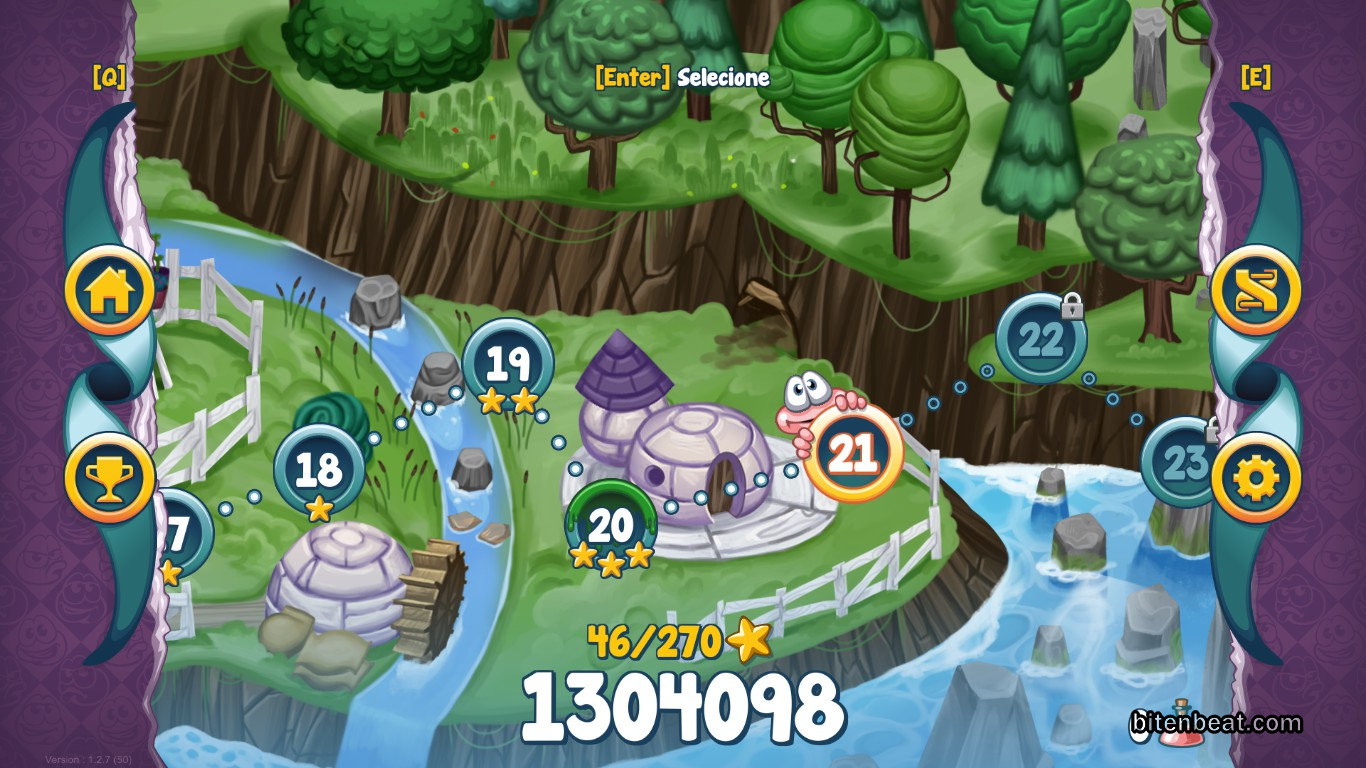Screen dimensions: 1366x768
Task: Choose level 20 with three stars
Action: coord(610,524)
